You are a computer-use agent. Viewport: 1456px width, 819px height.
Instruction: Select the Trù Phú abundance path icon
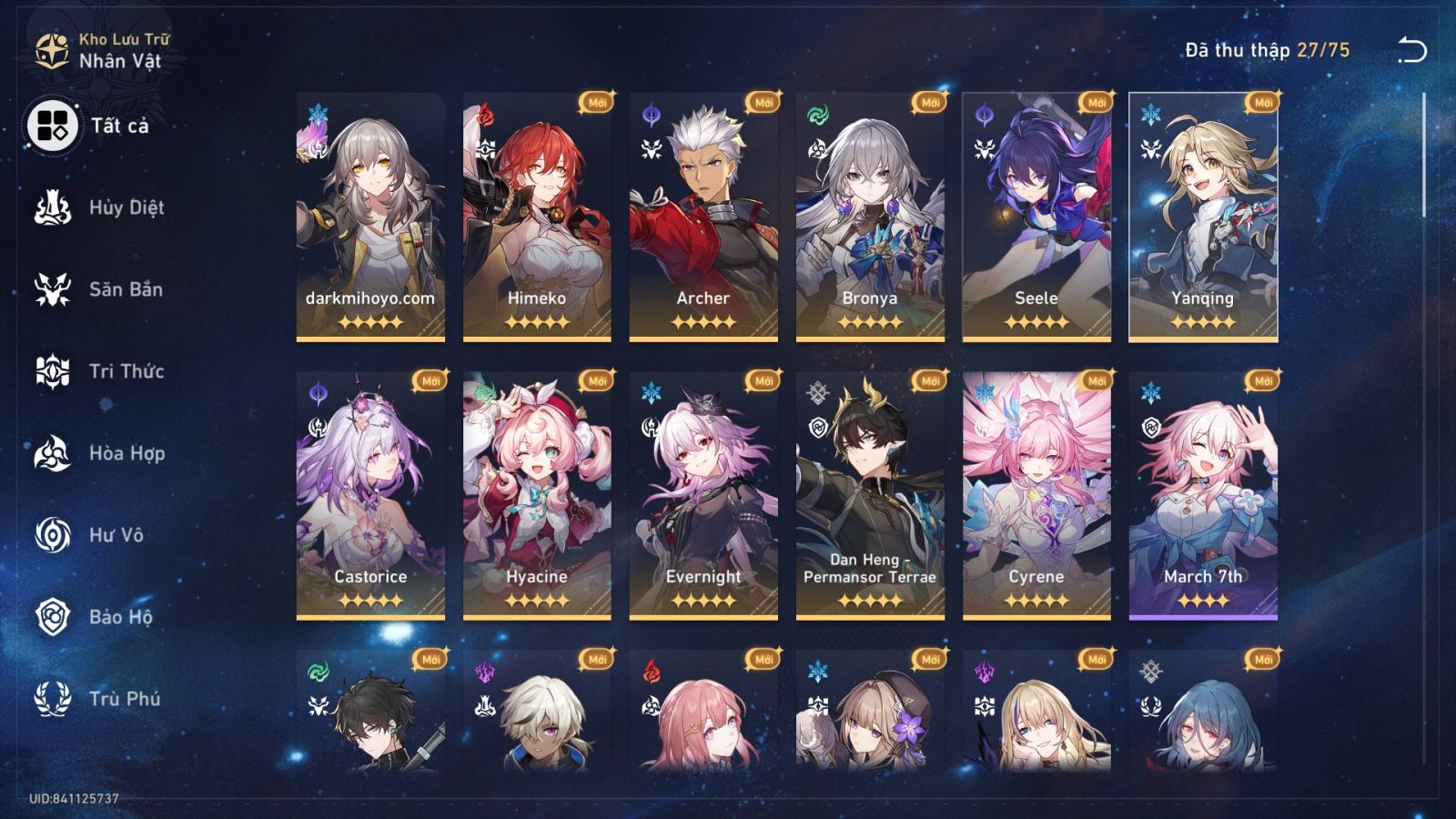click(55, 699)
